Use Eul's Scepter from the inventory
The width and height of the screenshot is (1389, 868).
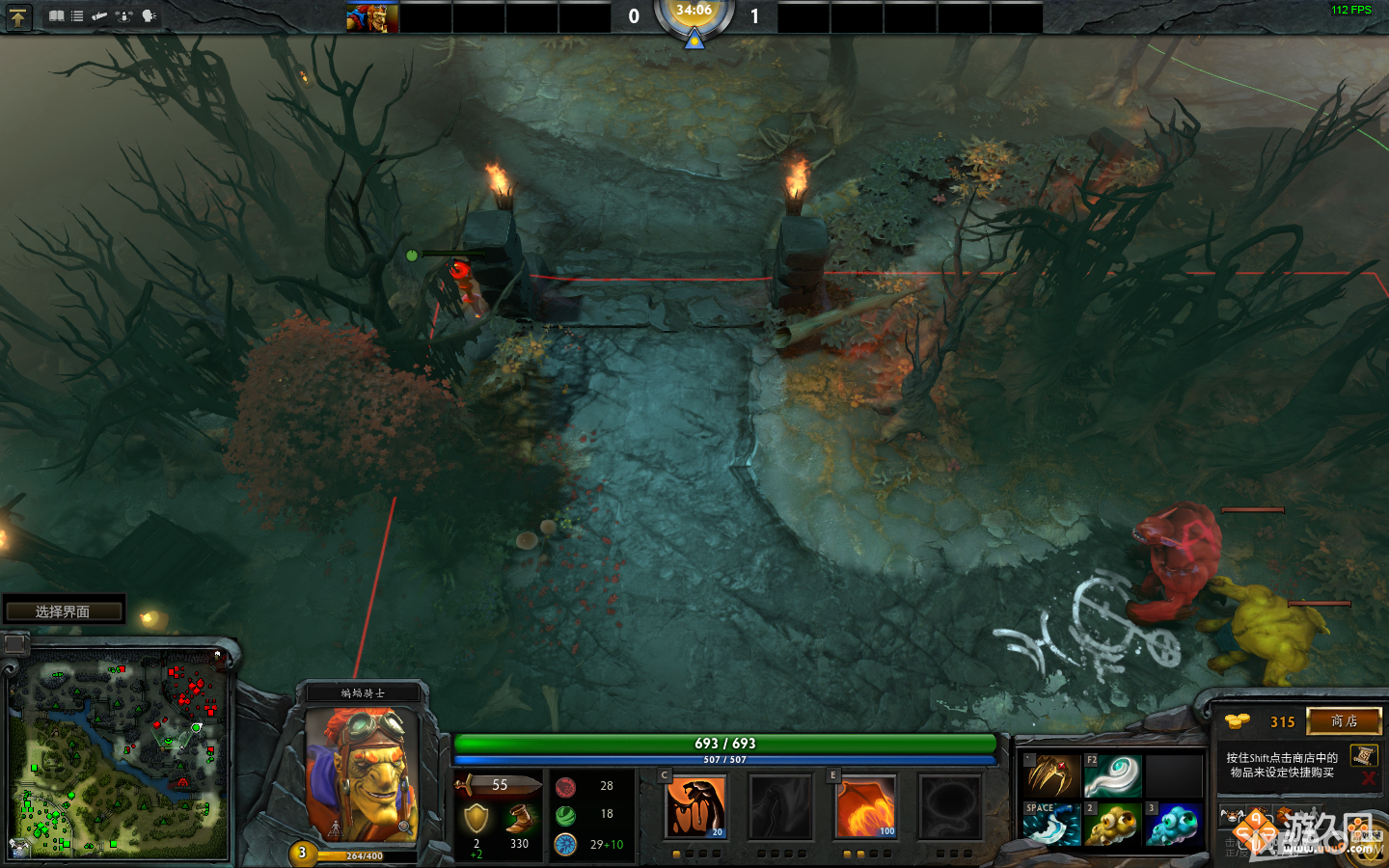1113,774
